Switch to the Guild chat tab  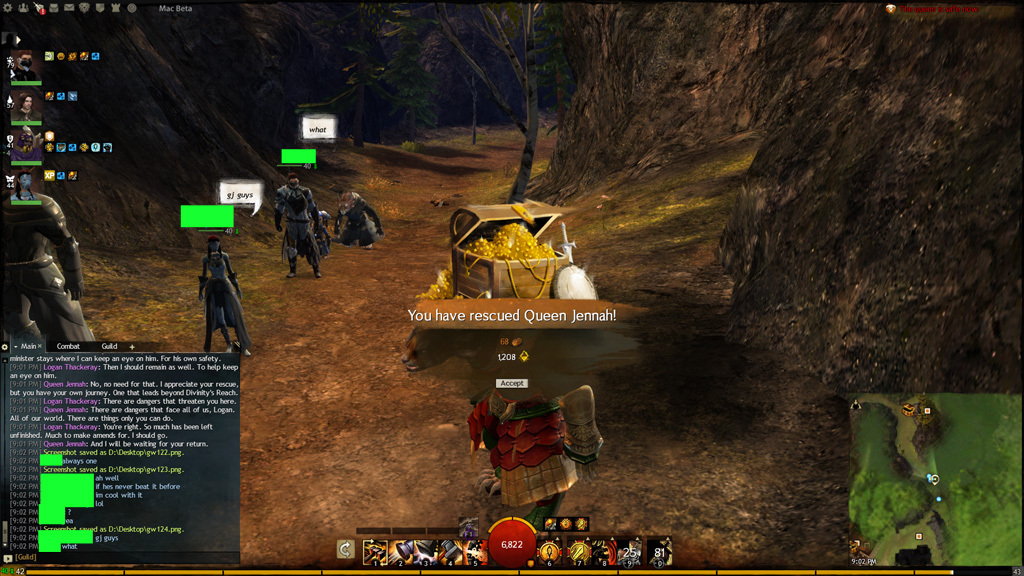tap(109, 346)
